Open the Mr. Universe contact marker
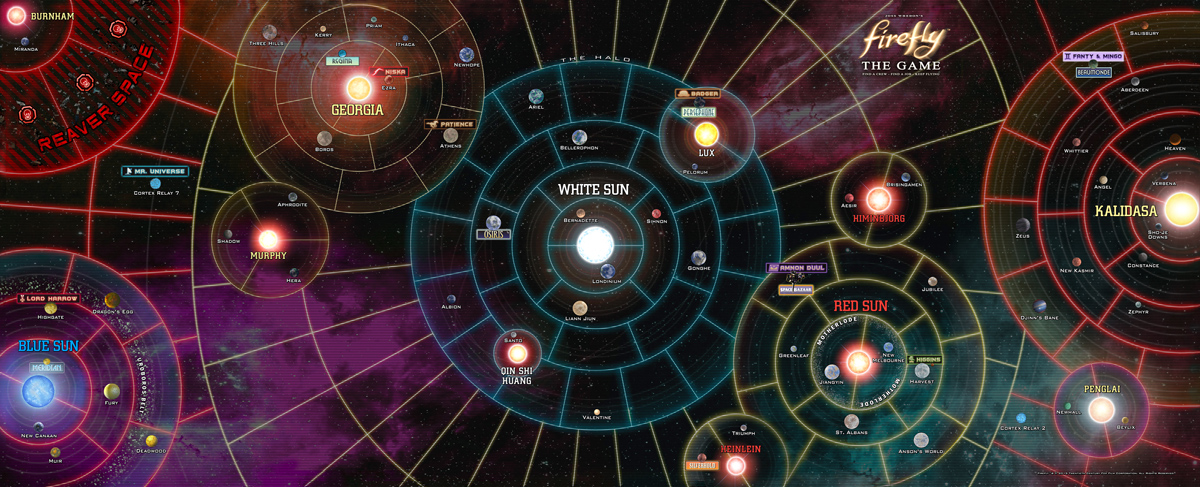Viewport: 1200px width, 487px height. tap(154, 171)
